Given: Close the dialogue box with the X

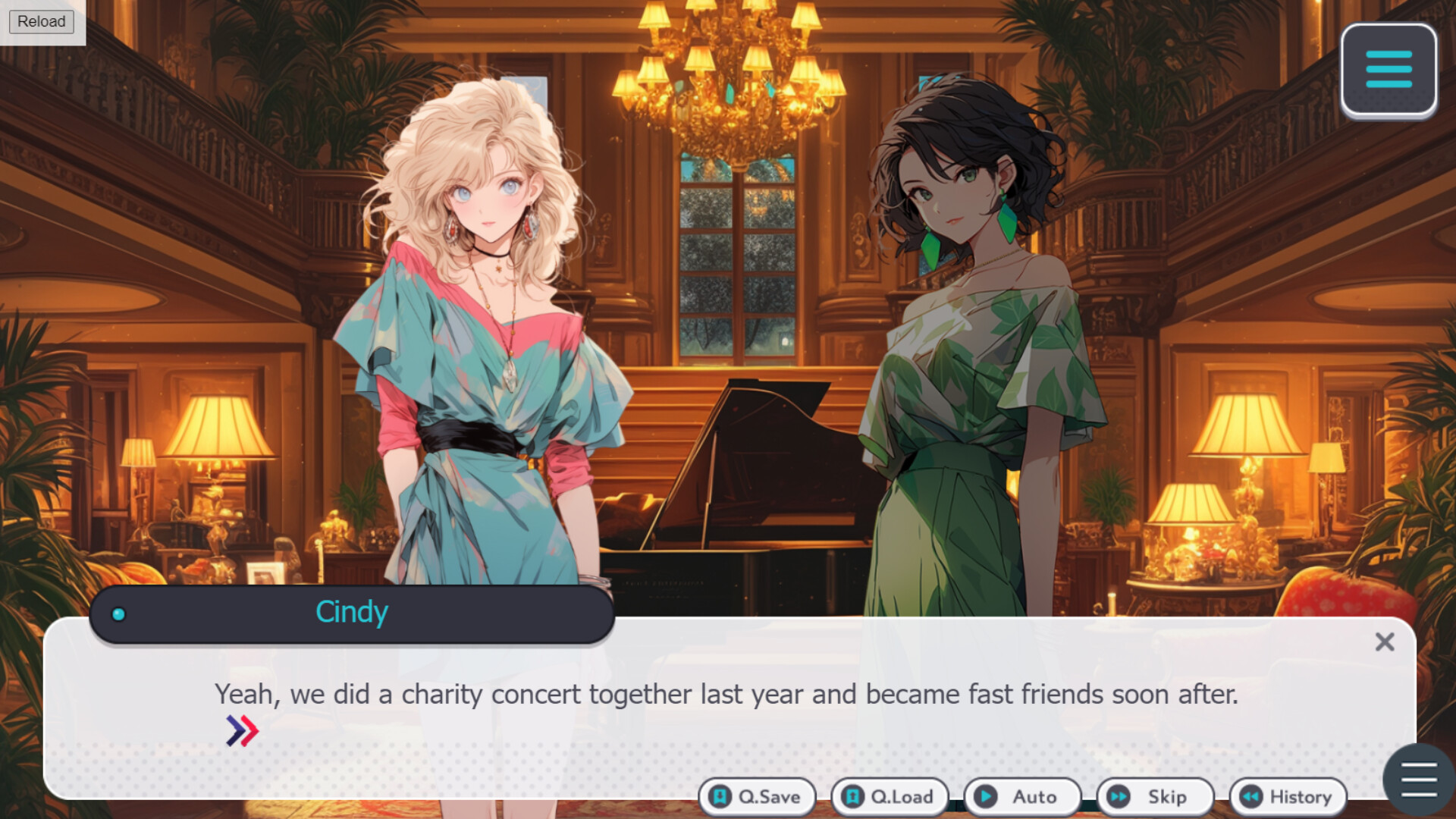Looking at the screenshot, I should pyautogui.click(x=1385, y=642).
